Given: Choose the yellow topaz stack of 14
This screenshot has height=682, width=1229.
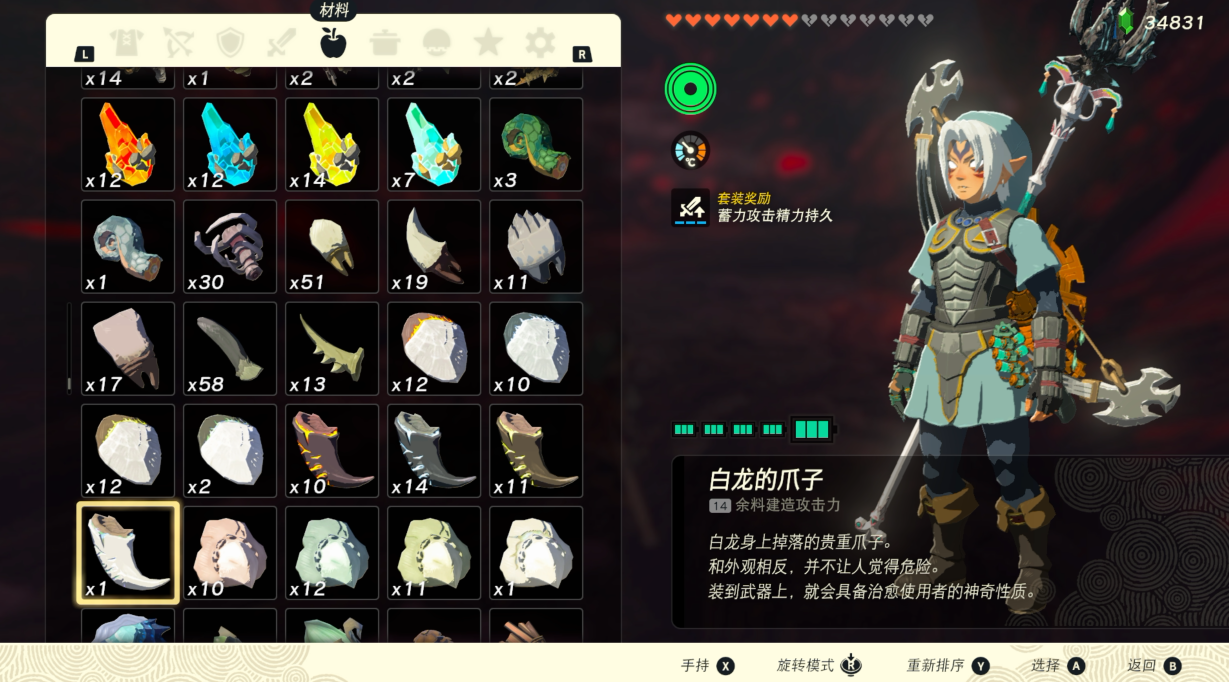Looking at the screenshot, I should pyautogui.click(x=332, y=144).
